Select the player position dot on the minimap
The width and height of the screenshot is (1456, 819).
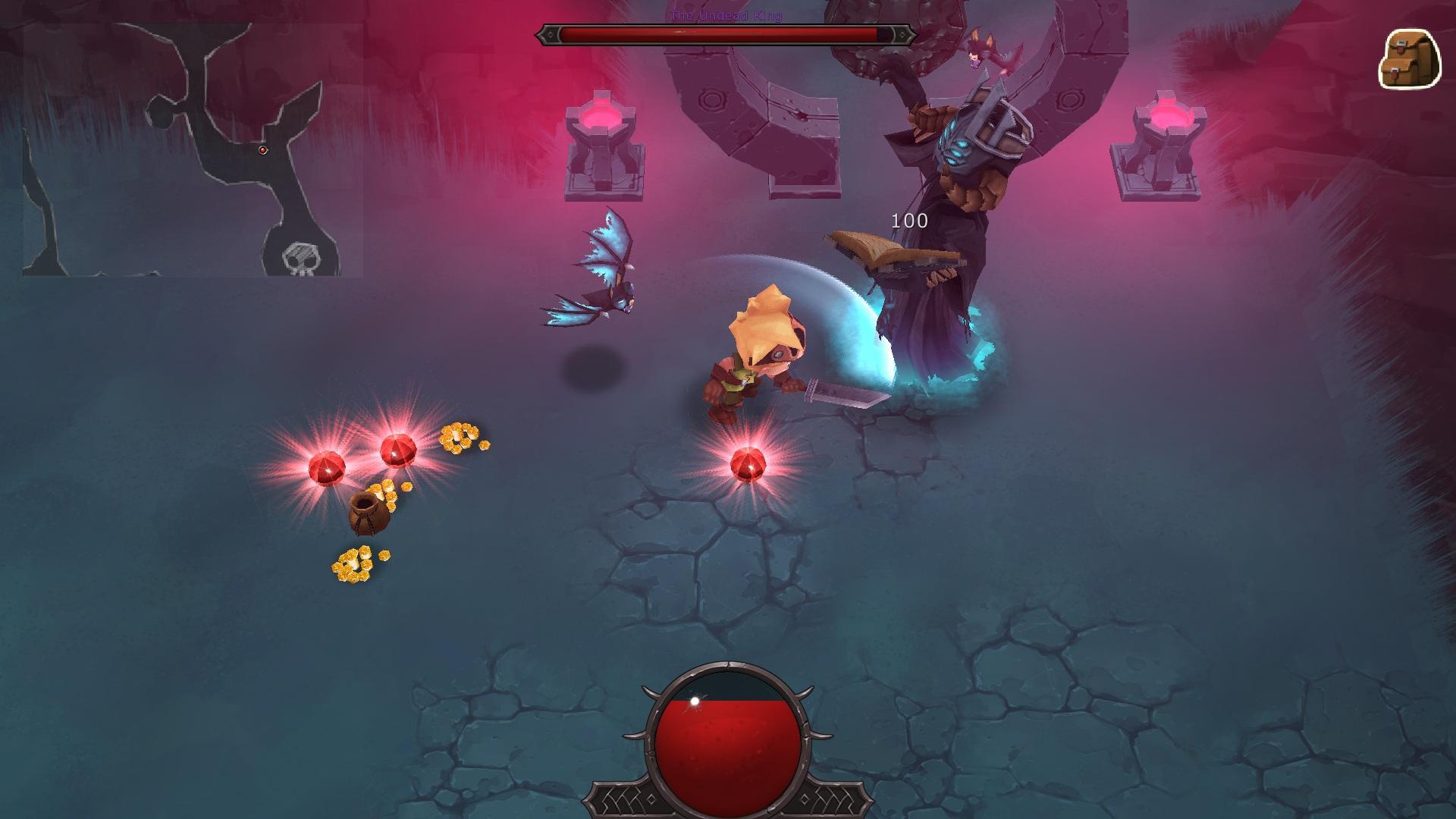pos(262,149)
